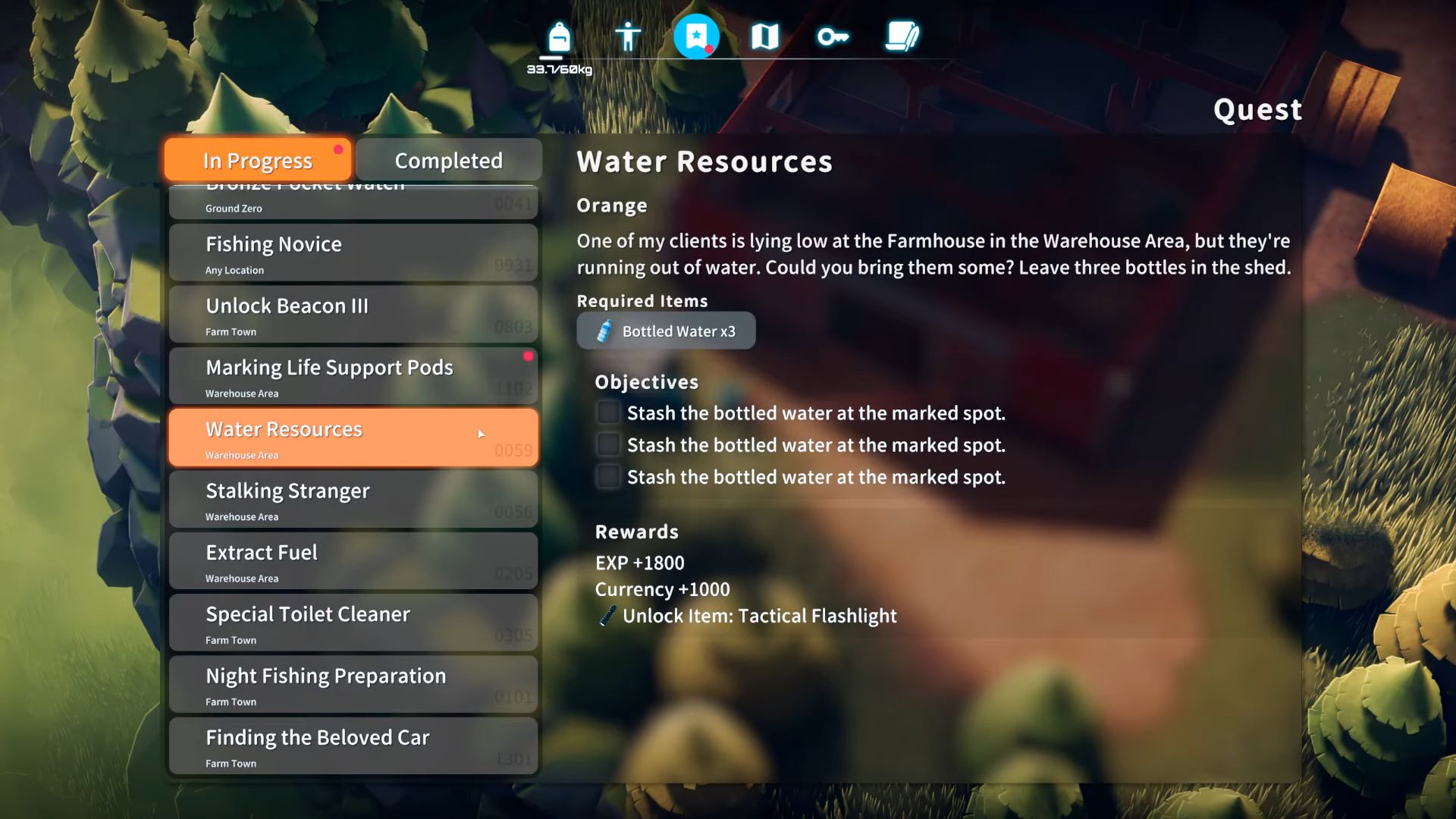This screenshot has height=819, width=1456.
Task: Check the third stash bottled water objective
Action: click(x=607, y=477)
